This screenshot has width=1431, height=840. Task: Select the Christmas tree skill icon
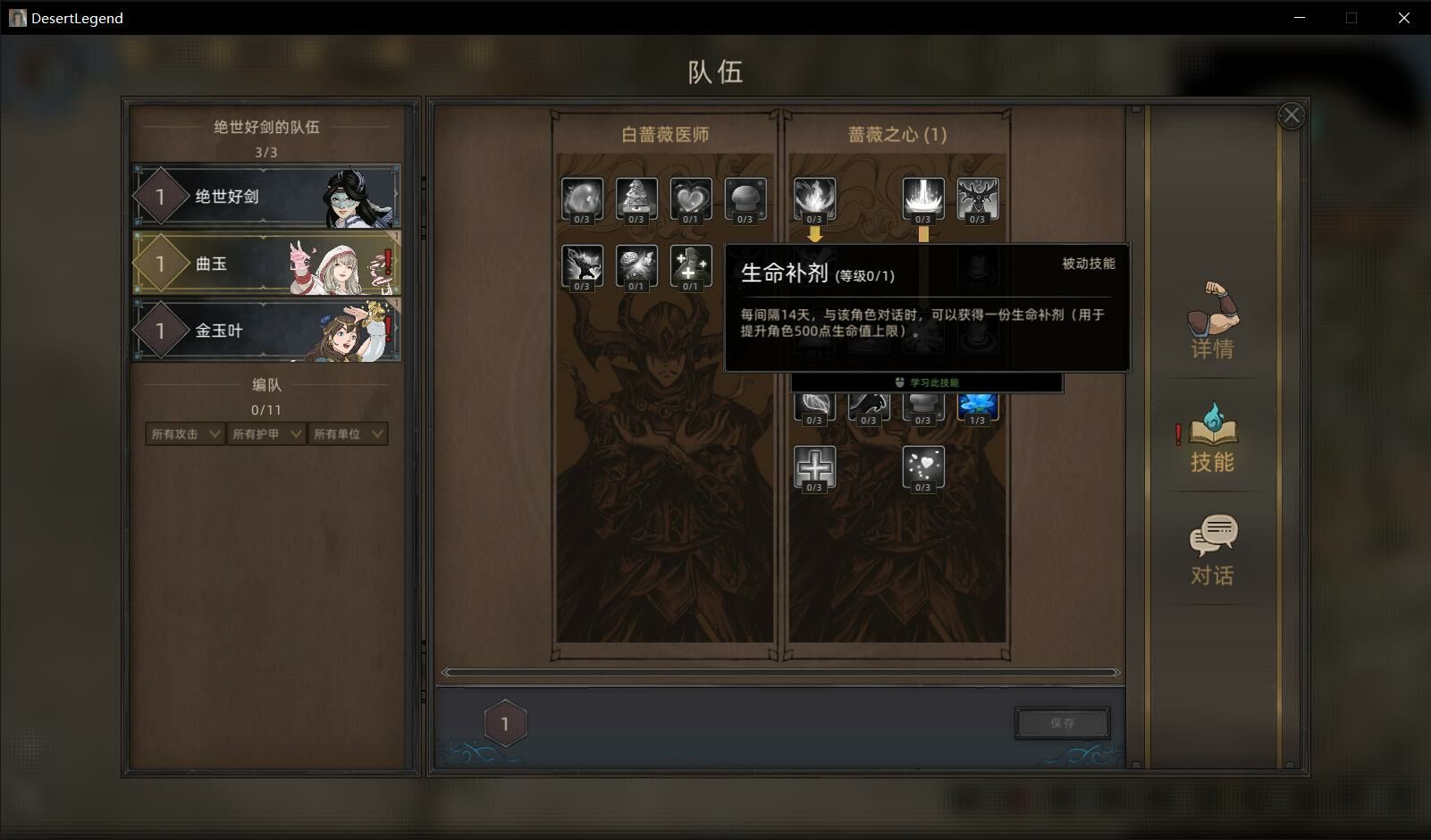tap(636, 197)
